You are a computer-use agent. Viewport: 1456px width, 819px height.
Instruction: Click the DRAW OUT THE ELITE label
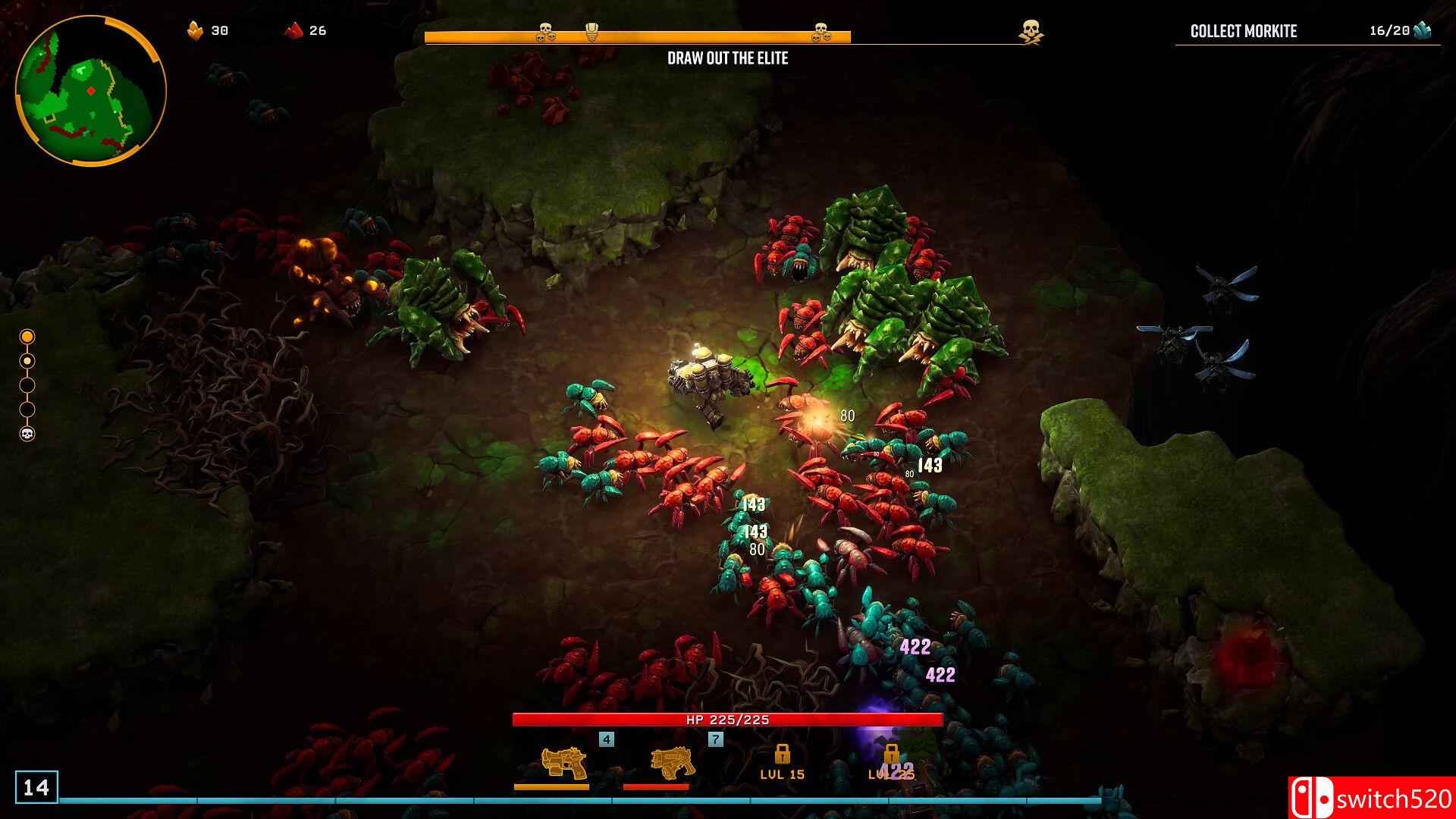(x=728, y=58)
